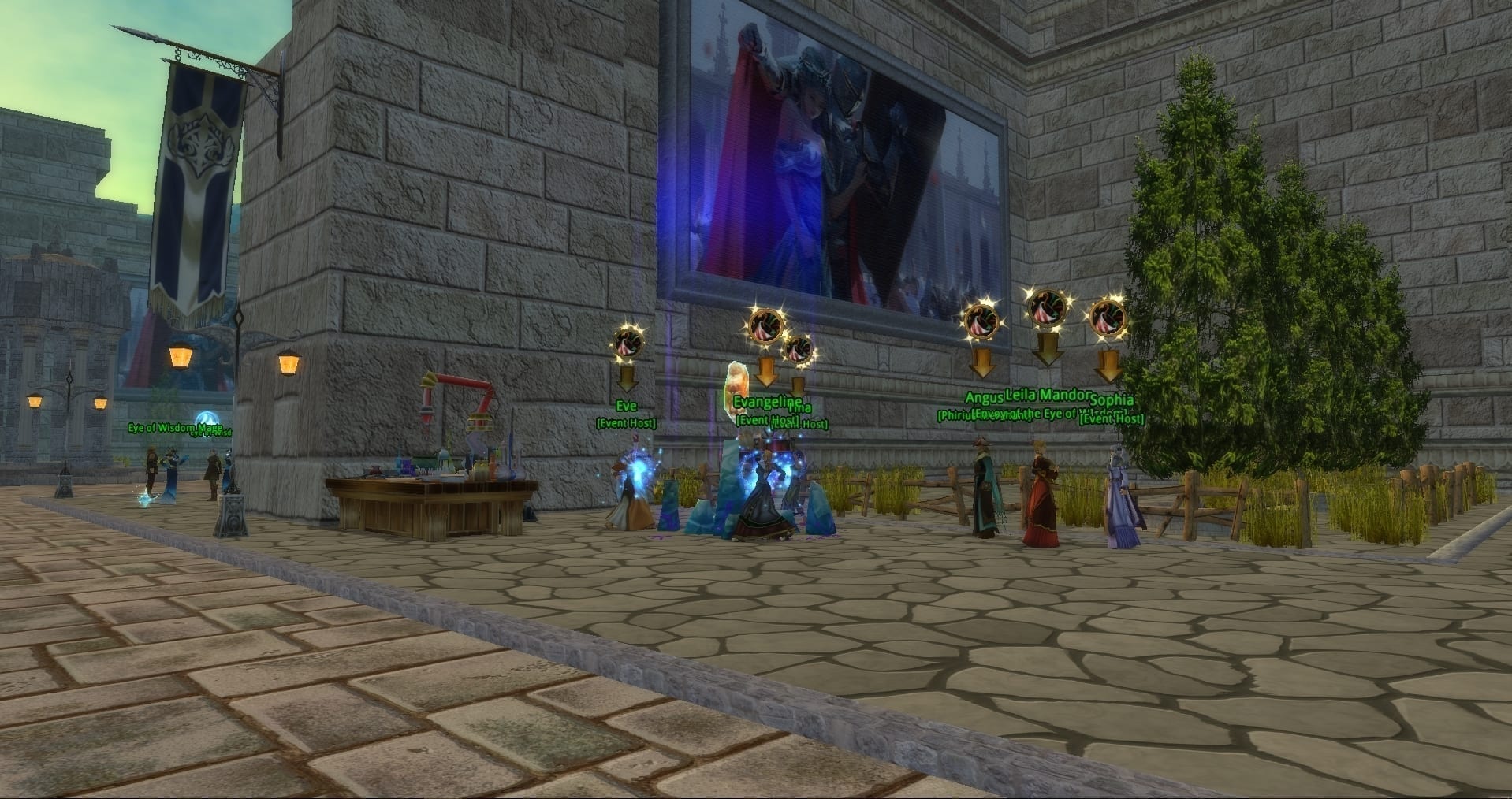Screen dimensions: 1512x799
Task: Select the Eye of Wisdom Mage nameplate
Action: tap(176, 428)
